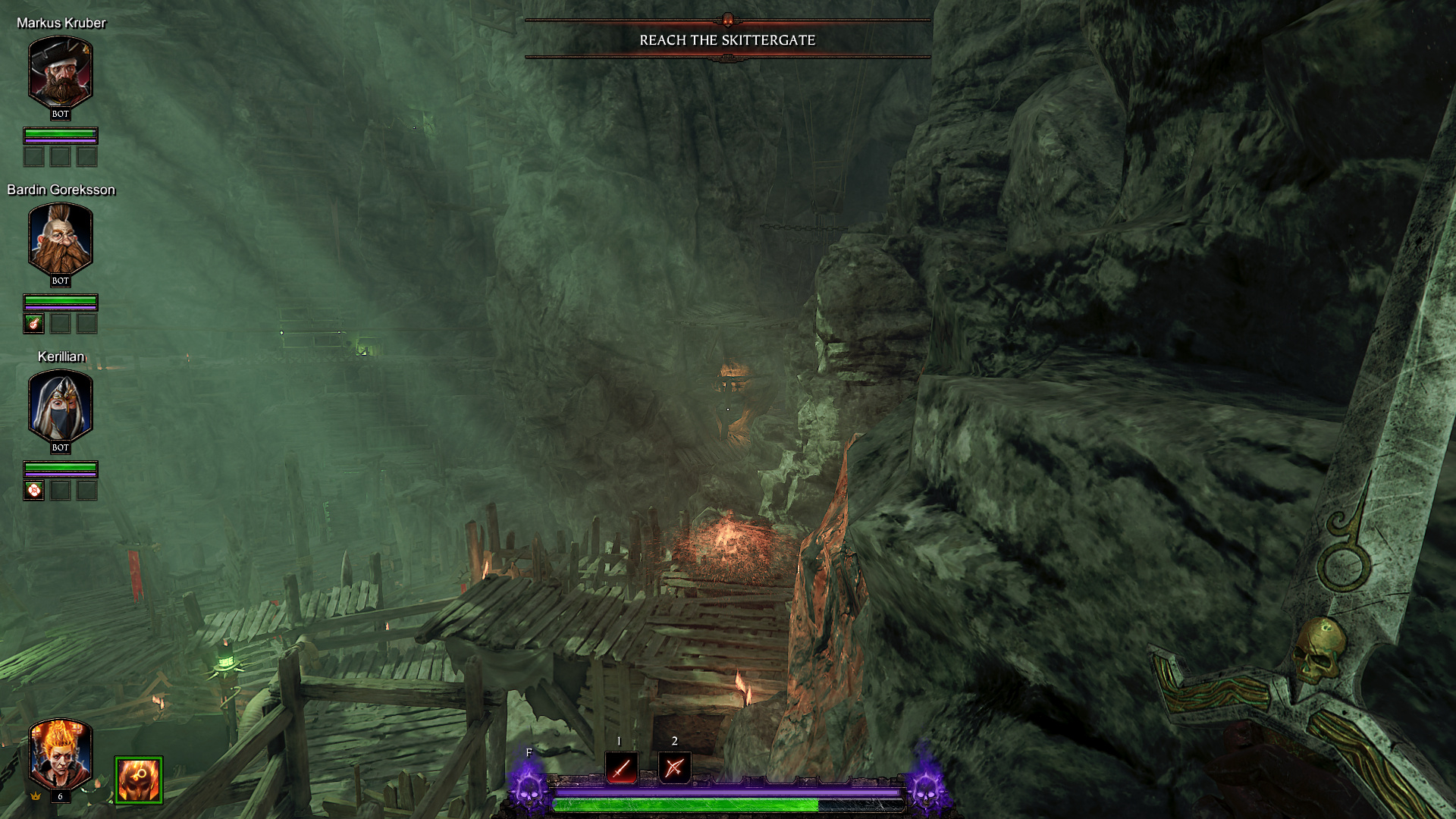1456x819 pixels.
Task: Click Bardin's carried potion item icon
Action: click(34, 324)
